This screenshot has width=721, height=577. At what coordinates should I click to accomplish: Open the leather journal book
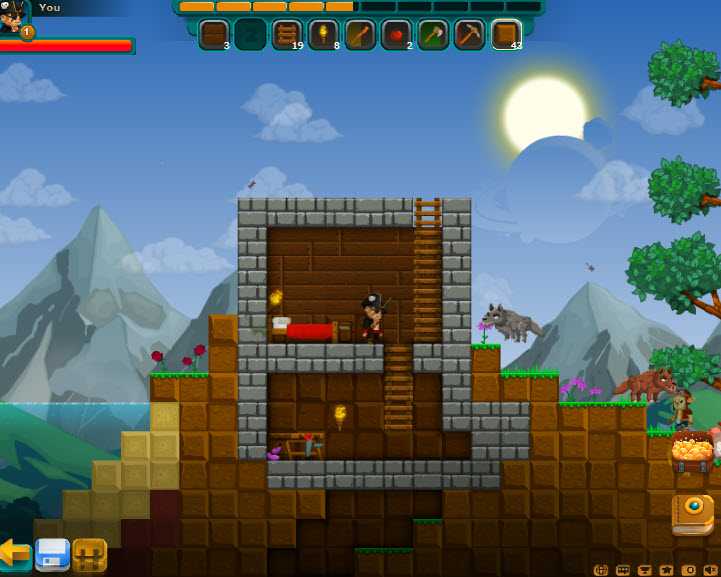tap(692, 513)
